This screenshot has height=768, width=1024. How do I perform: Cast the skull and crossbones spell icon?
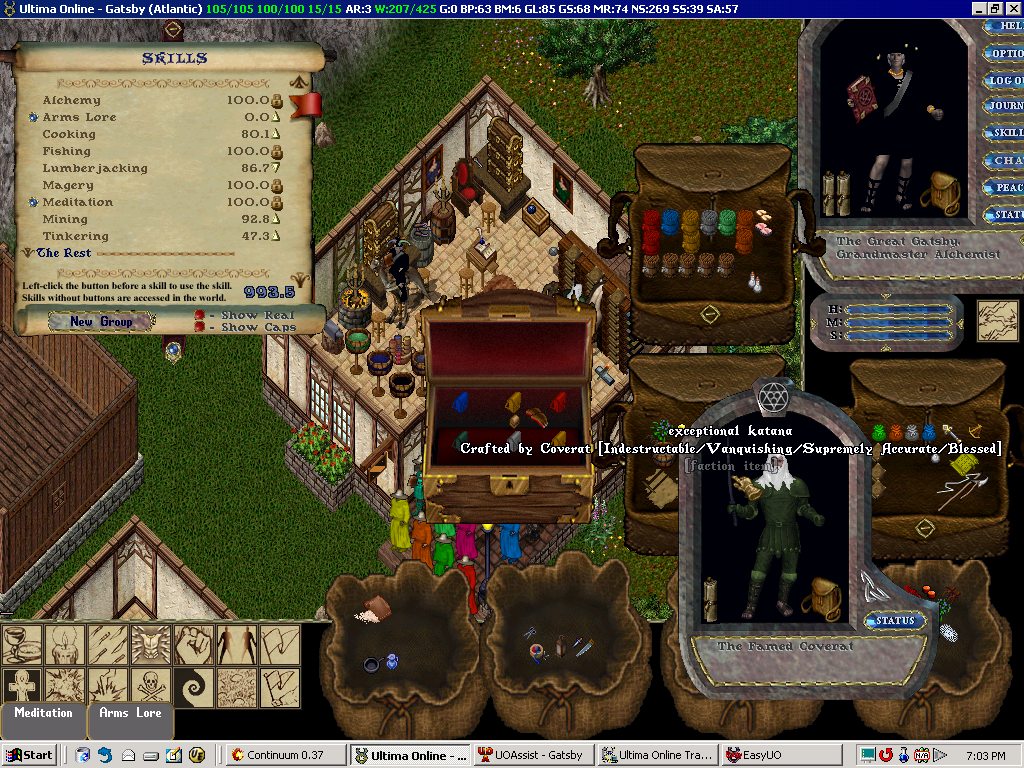click(152, 688)
